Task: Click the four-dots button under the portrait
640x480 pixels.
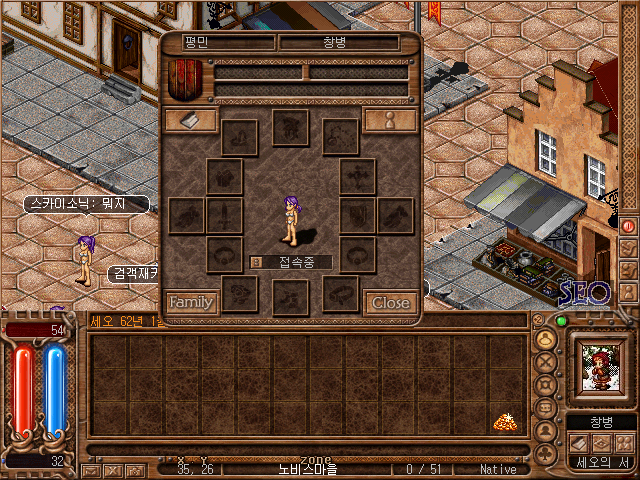Action: [x=624, y=442]
